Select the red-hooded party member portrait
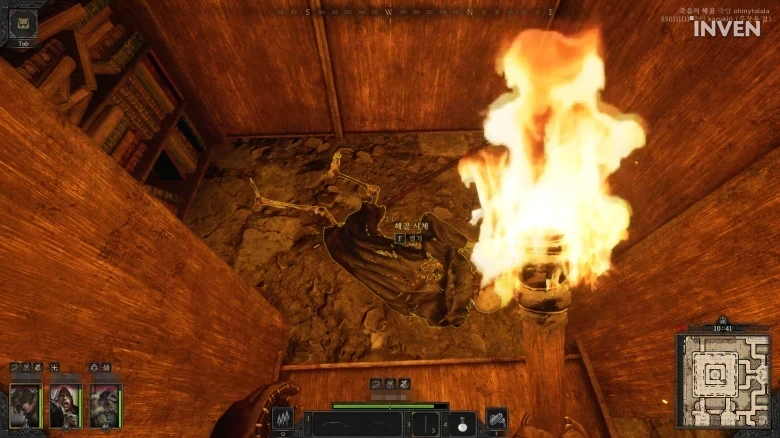Image resolution: width=780 pixels, height=438 pixels. click(66, 405)
